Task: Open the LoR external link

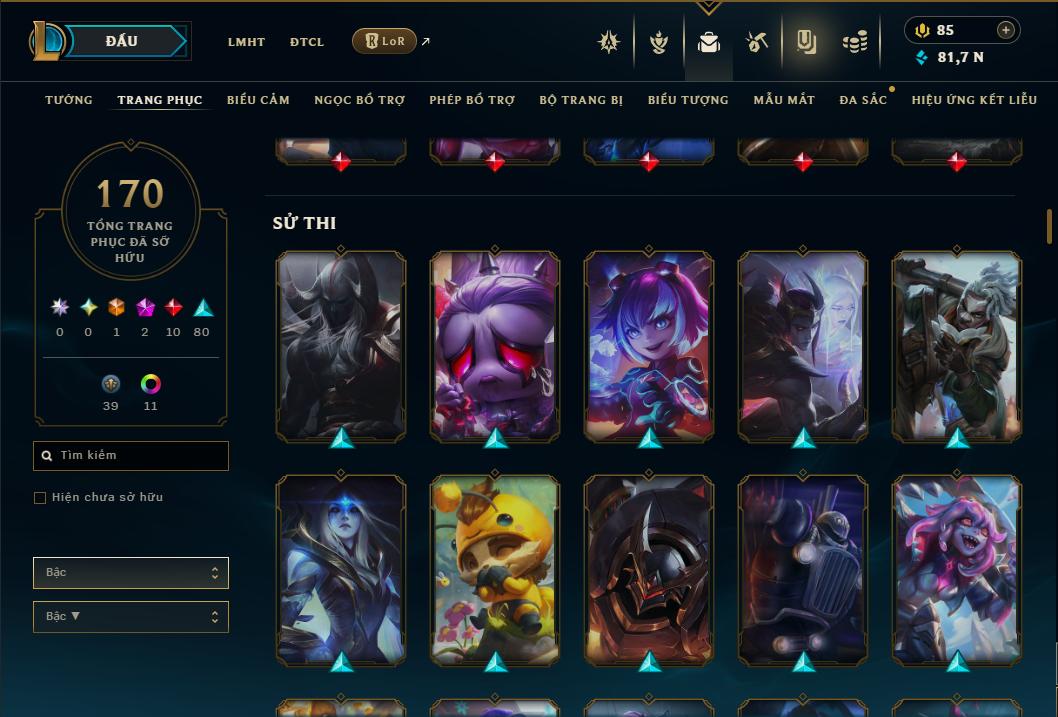Action: pos(385,41)
